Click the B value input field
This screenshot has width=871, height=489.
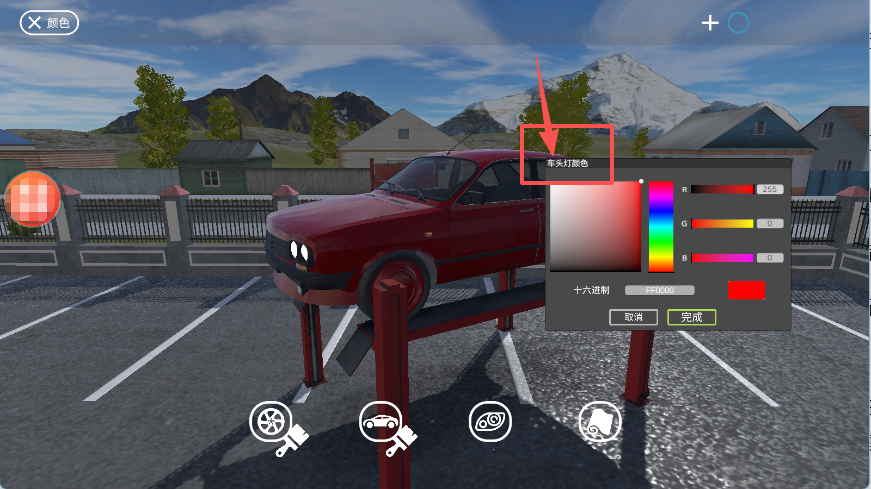pos(770,257)
